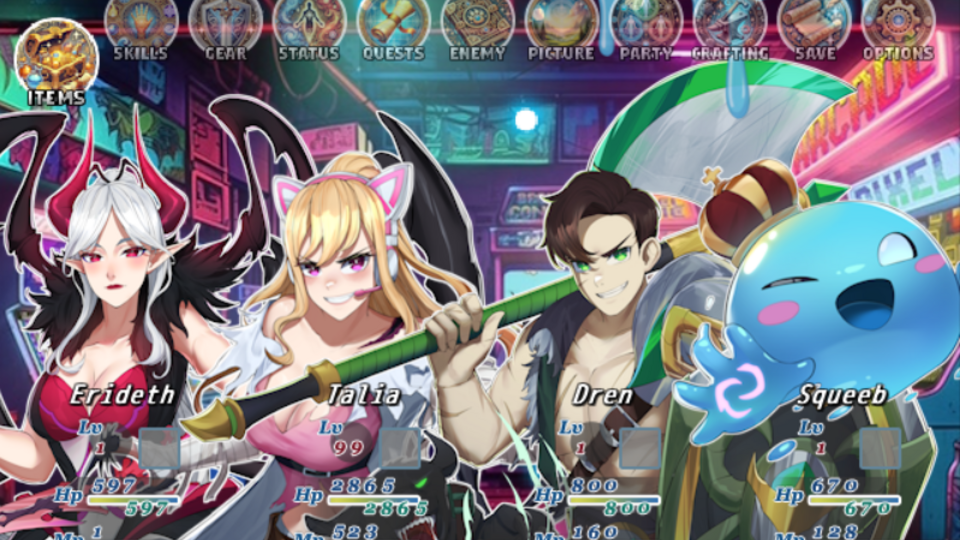The image size is (960, 540).
Task: Select party member Dren
Action: tap(602, 395)
